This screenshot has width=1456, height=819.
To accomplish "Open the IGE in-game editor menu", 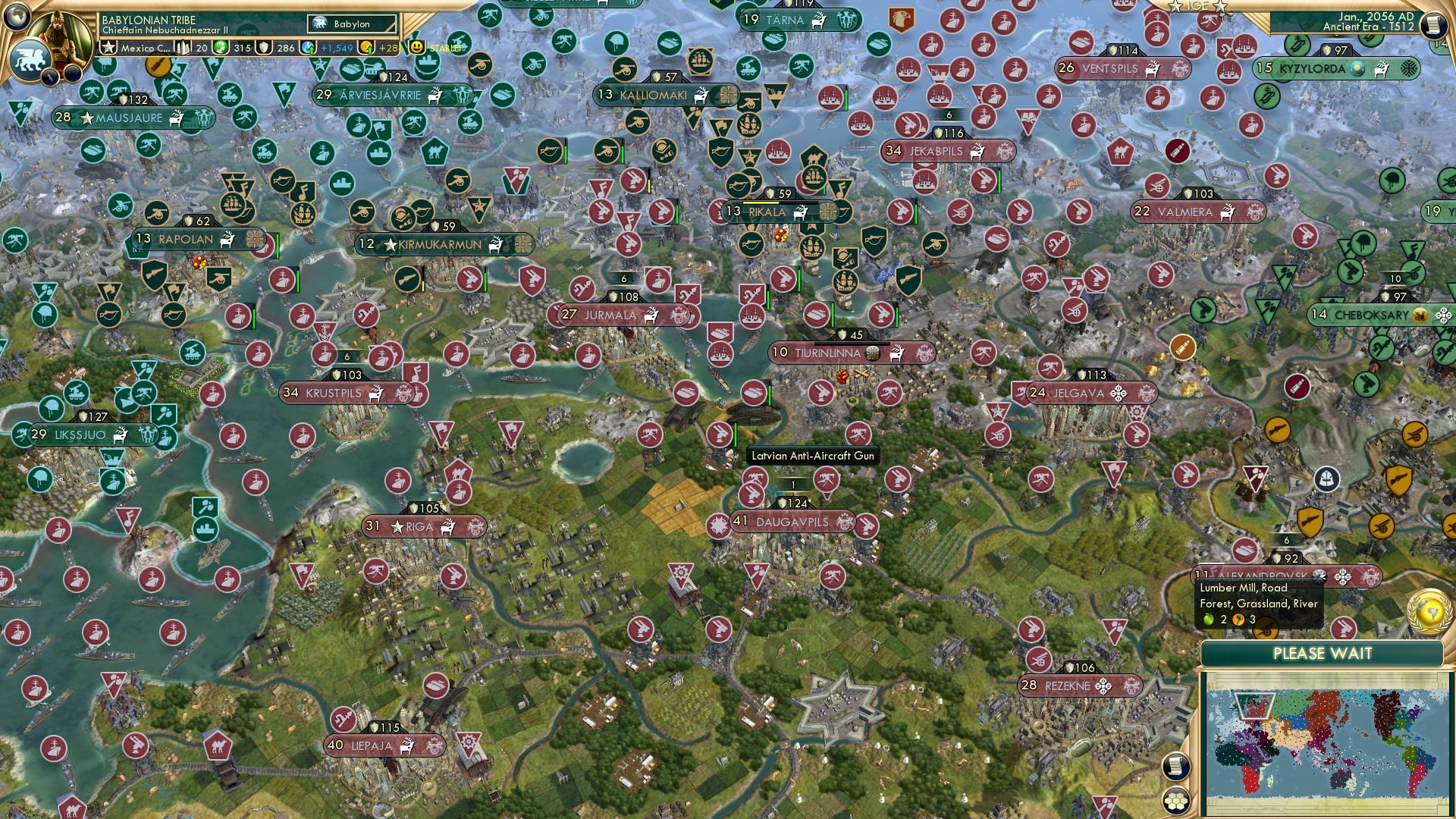I will point(1198,7).
